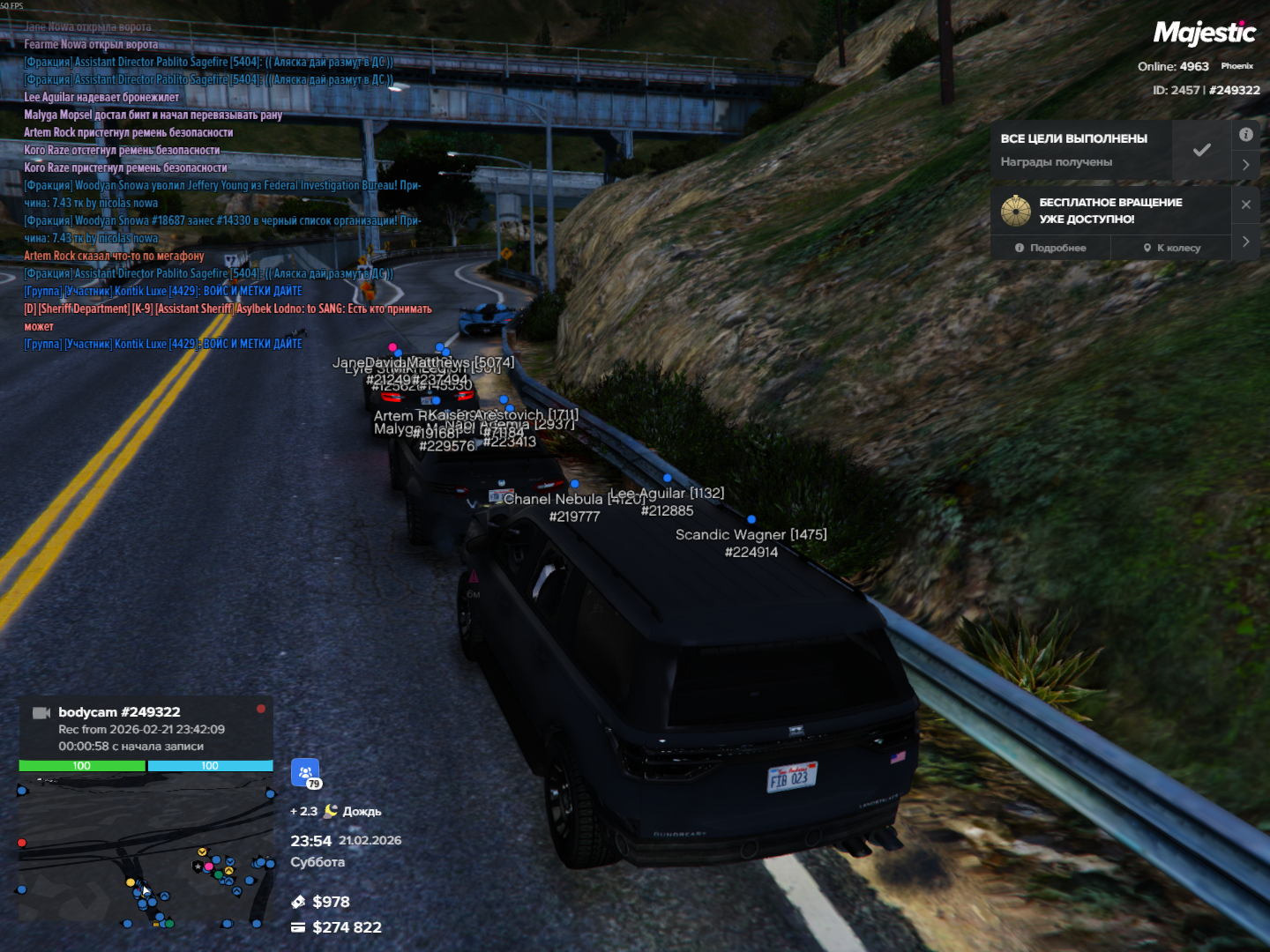Close the free spin notification
1270x952 pixels.
pos(1245,205)
